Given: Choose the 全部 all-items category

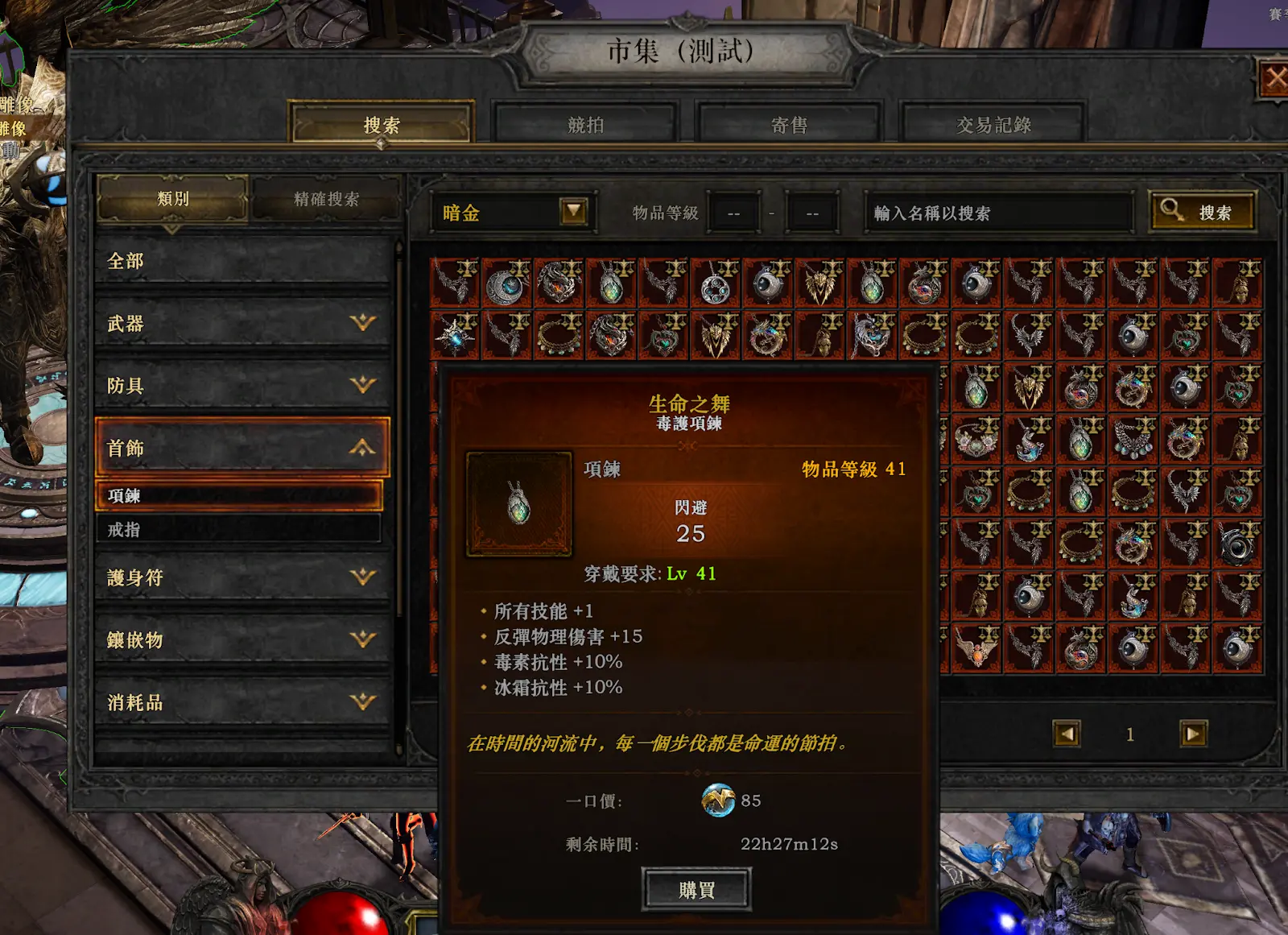Looking at the screenshot, I should [242, 261].
